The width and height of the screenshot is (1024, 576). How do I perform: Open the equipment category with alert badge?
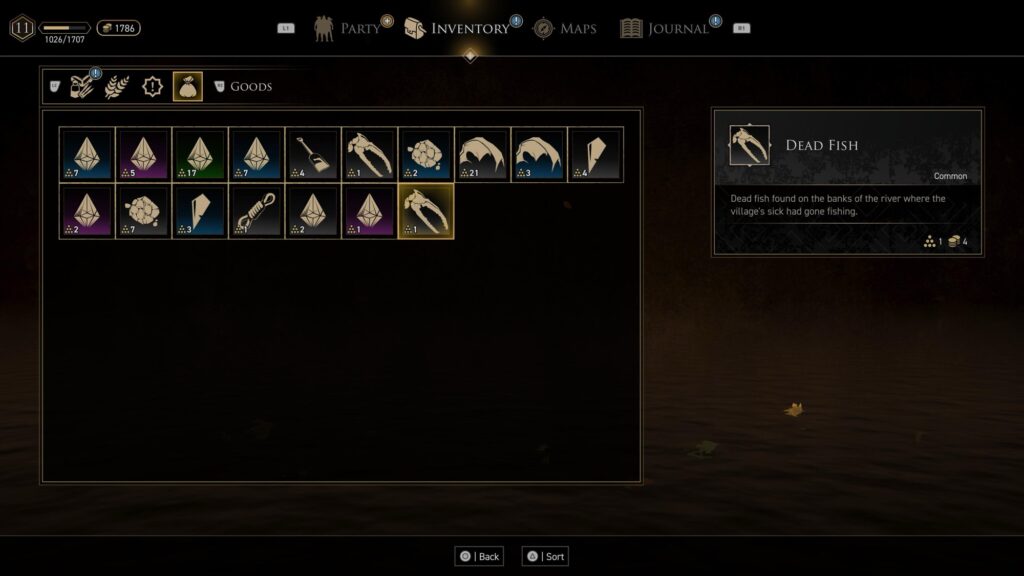[x=82, y=87]
